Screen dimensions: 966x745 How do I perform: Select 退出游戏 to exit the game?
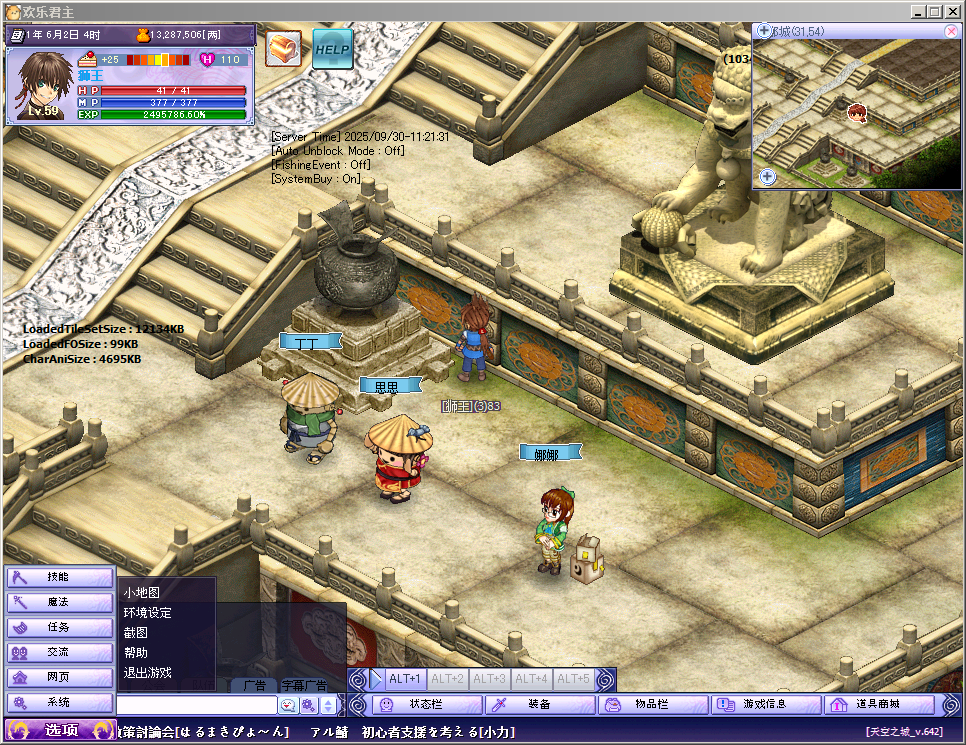[x=147, y=672]
